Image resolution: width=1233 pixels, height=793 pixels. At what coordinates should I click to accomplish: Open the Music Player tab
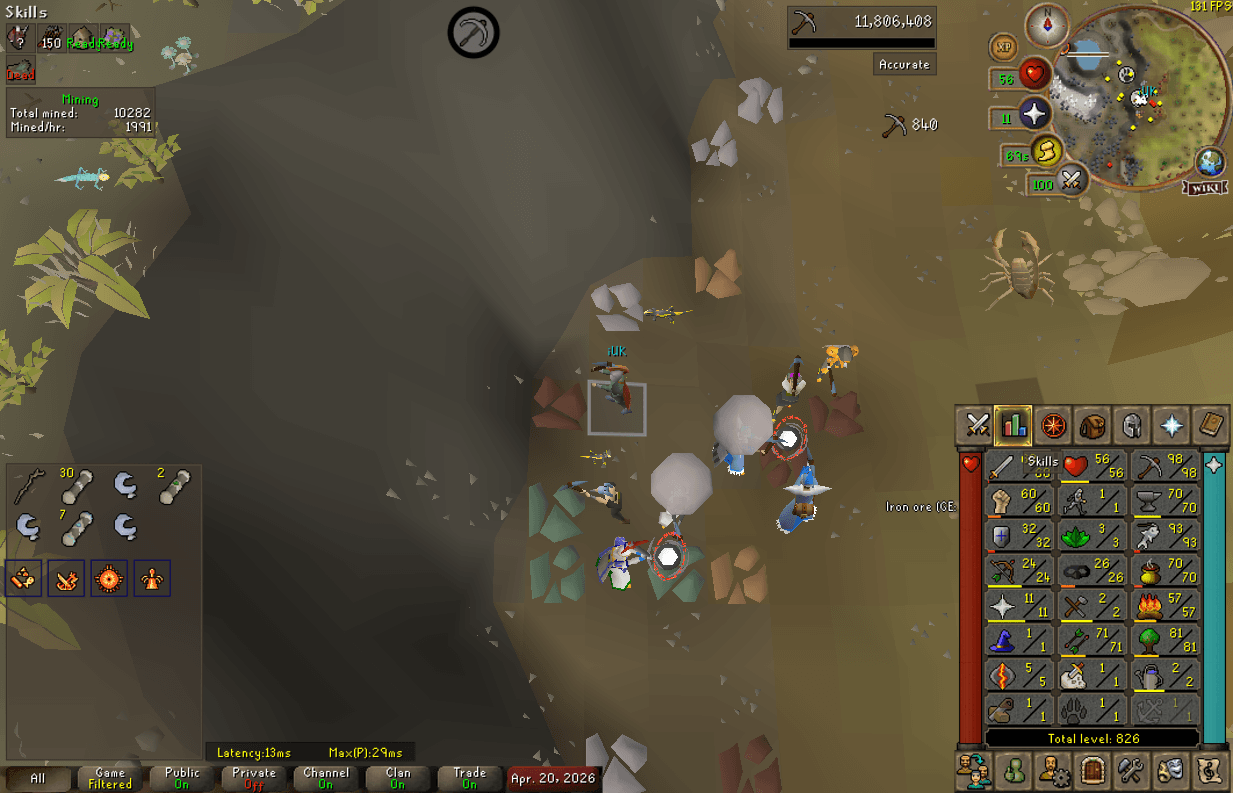1211,771
